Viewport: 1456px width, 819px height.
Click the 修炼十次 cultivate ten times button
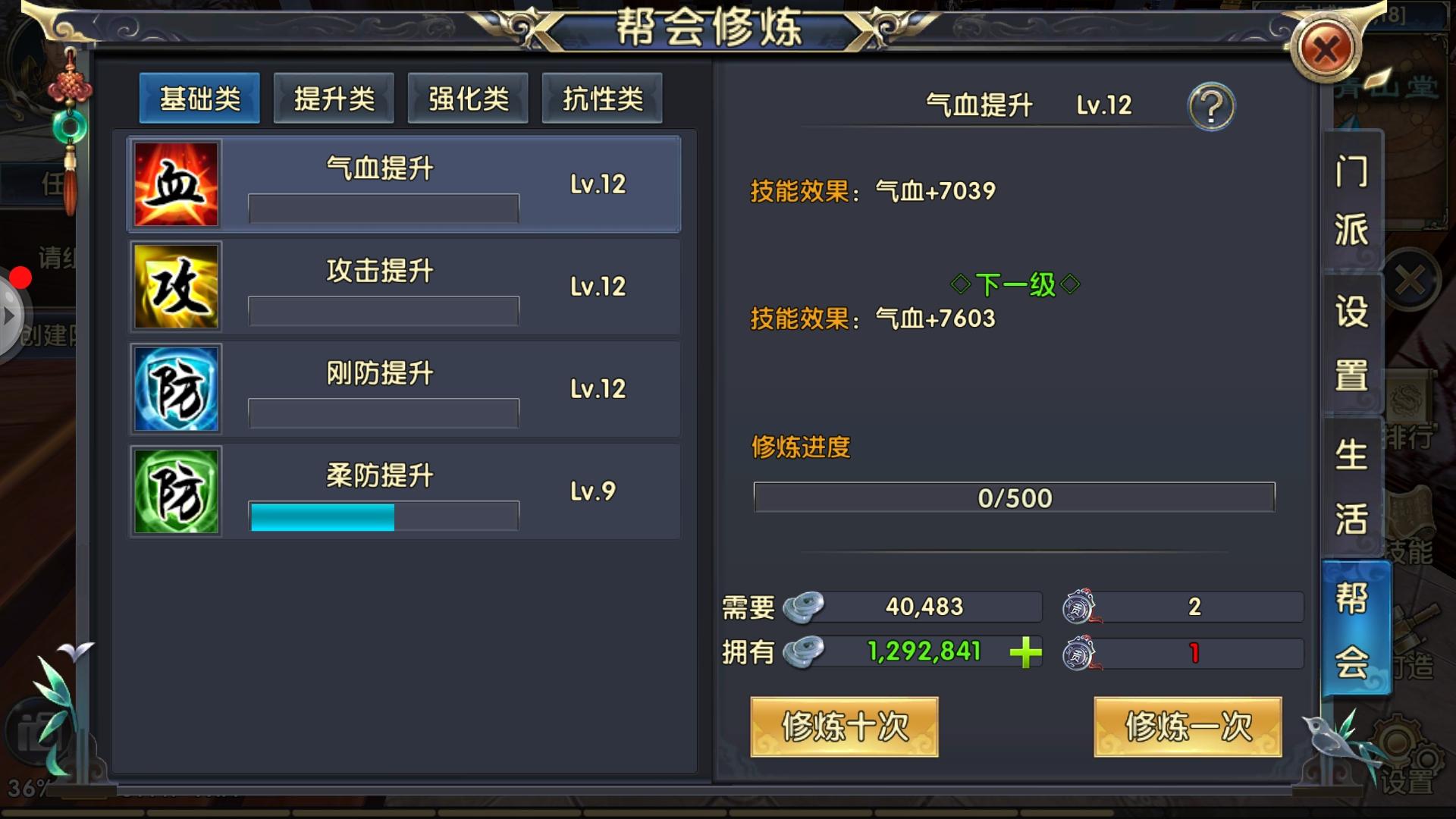click(844, 726)
